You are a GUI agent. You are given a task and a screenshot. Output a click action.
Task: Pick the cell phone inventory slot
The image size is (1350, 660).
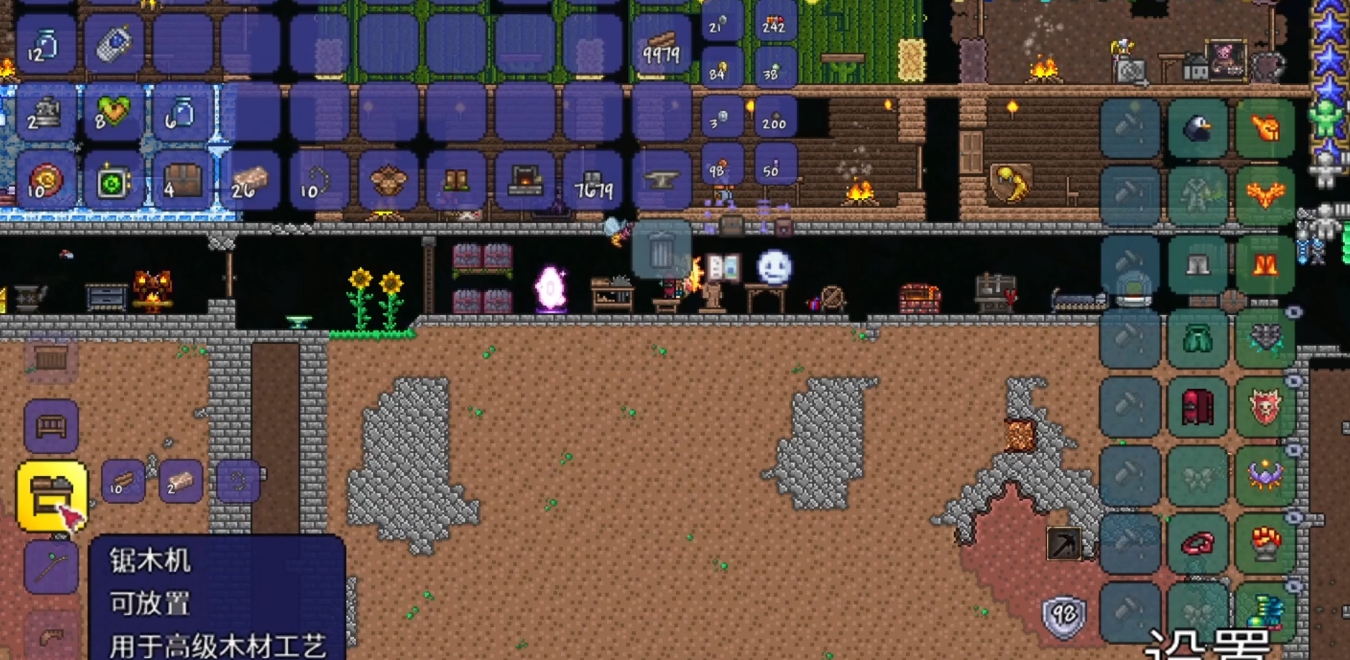tap(114, 45)
